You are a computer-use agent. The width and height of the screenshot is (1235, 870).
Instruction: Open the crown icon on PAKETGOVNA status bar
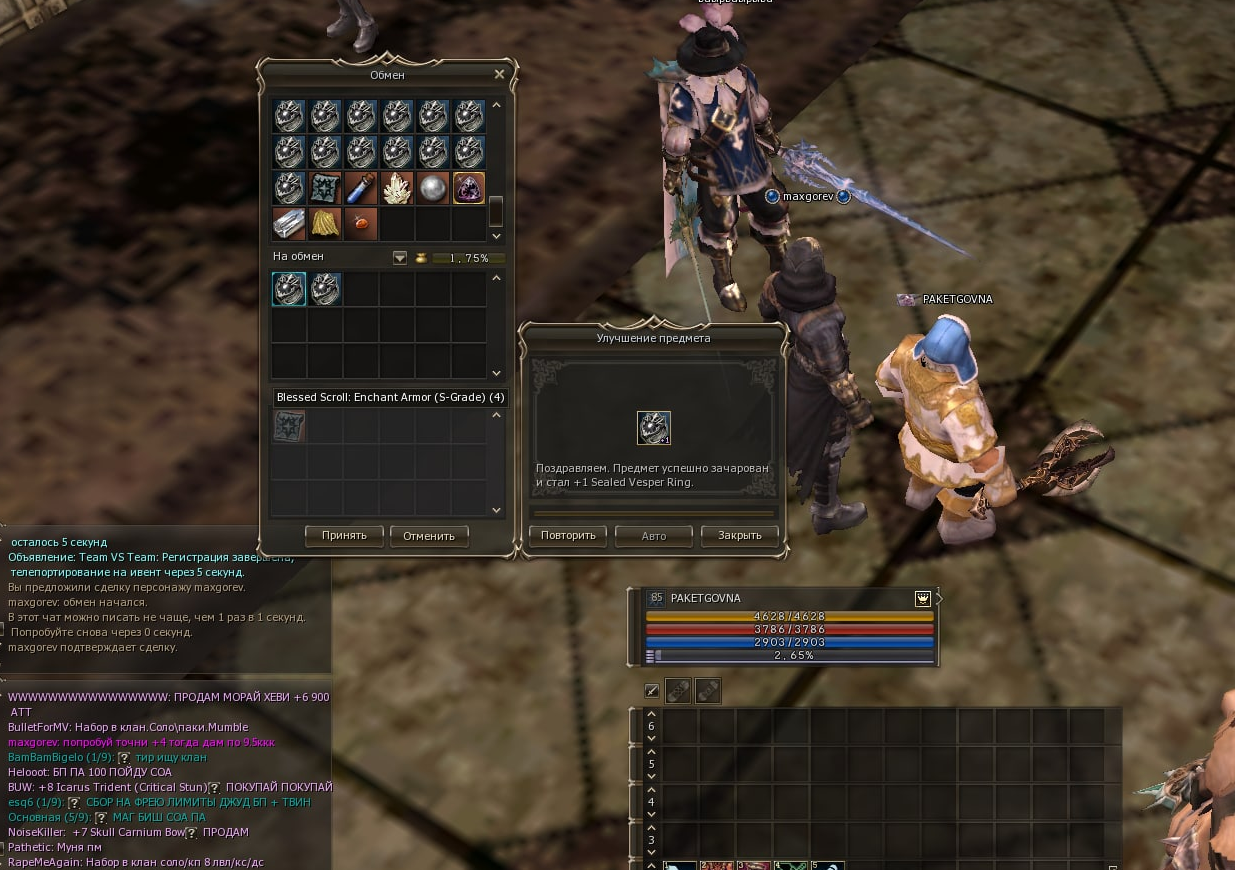pyautogui.click(x=922, y=598)
